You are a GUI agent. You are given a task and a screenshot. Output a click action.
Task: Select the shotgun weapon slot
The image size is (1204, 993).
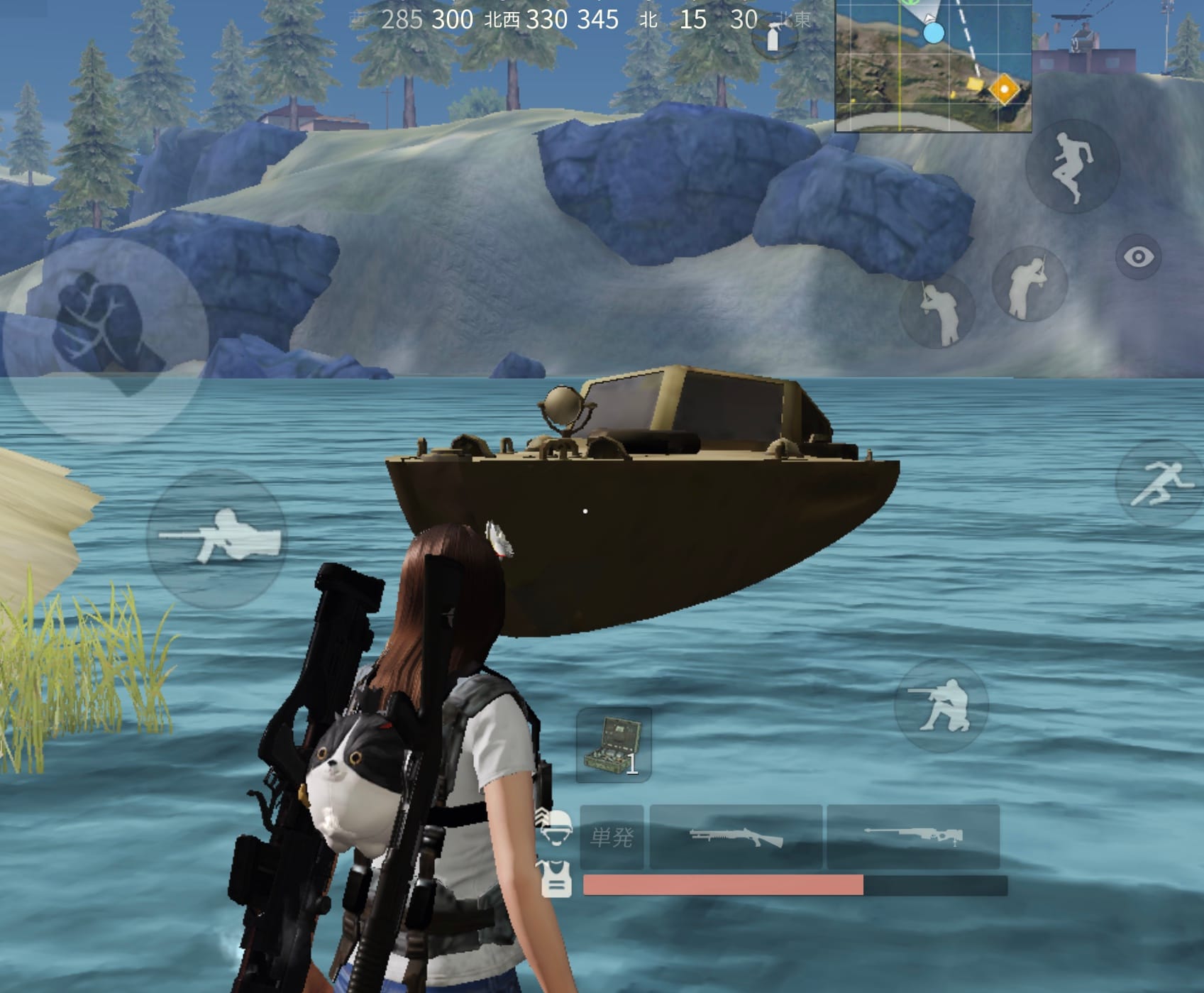[736, 837]
